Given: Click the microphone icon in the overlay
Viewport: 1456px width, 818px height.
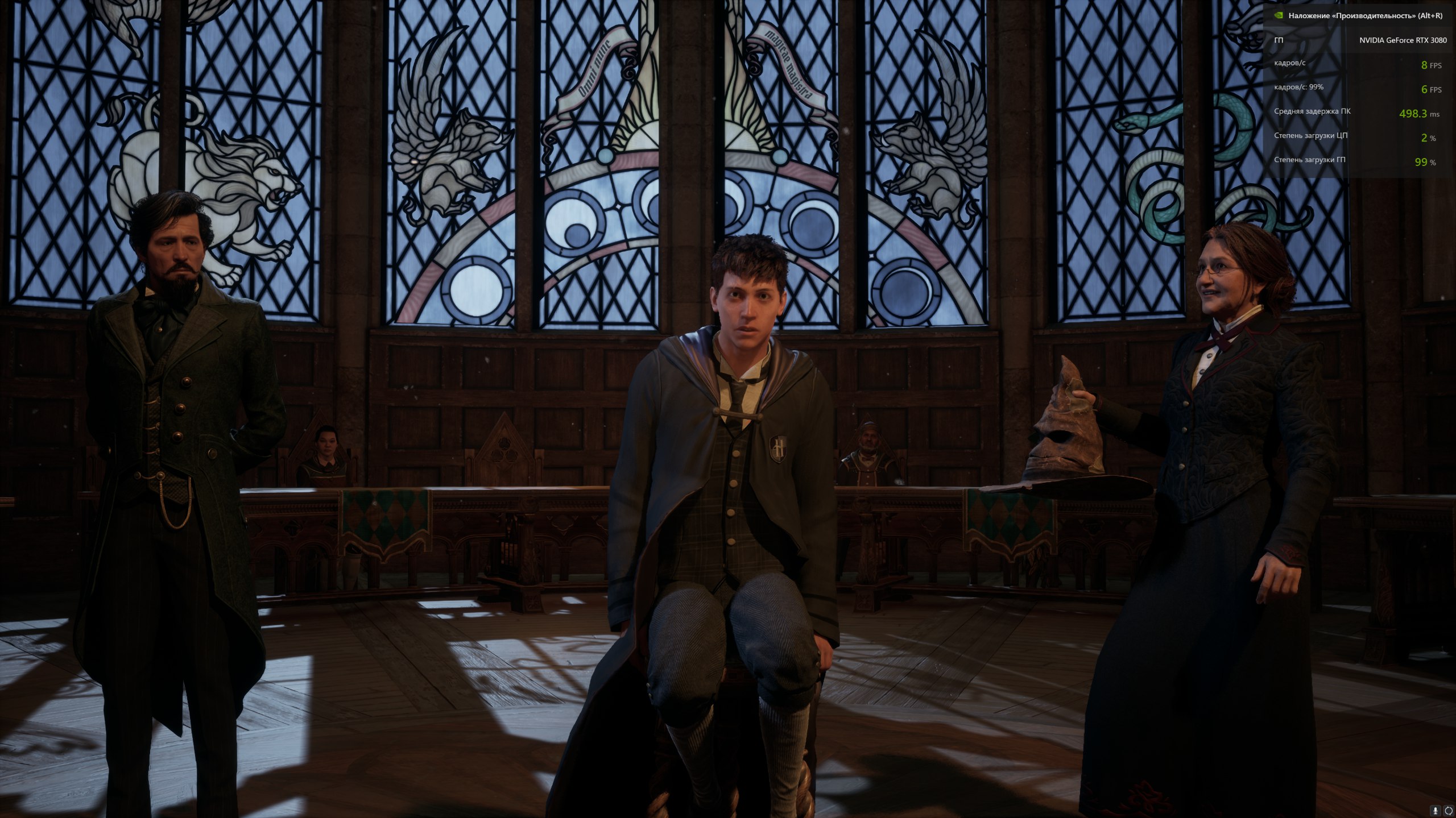Looking at the screenshot, I should coord(1436,811).
